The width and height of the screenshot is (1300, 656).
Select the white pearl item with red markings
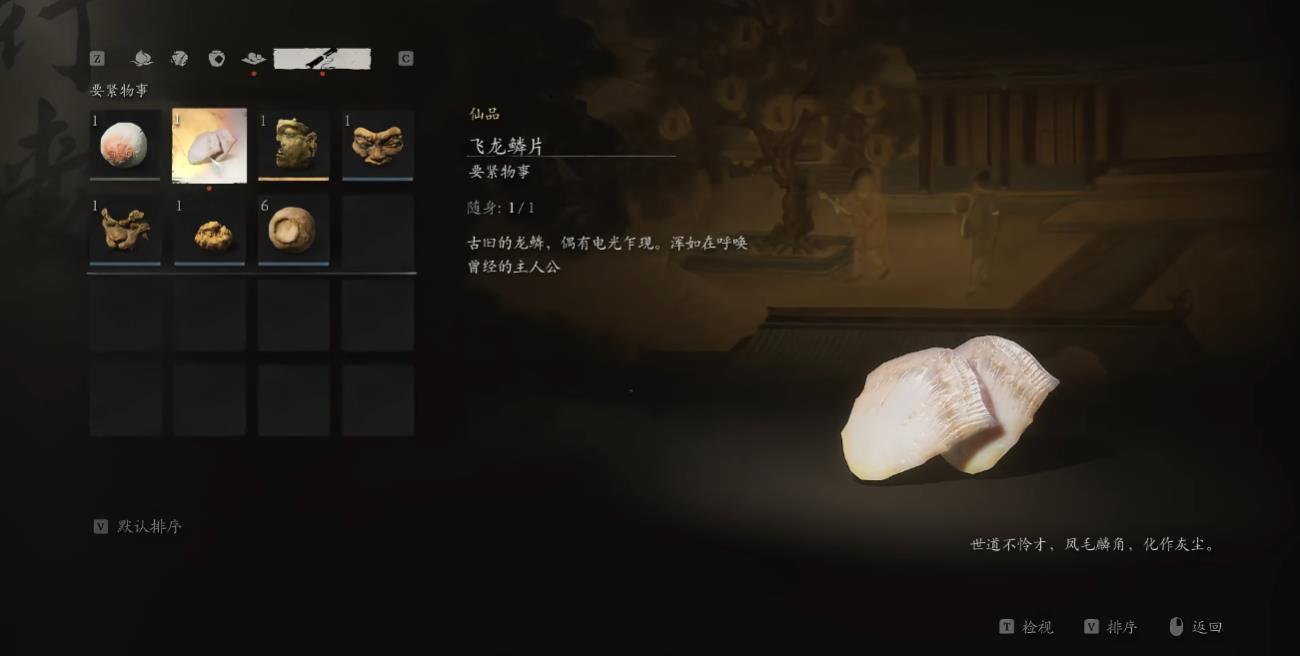[x=125, y=145]
